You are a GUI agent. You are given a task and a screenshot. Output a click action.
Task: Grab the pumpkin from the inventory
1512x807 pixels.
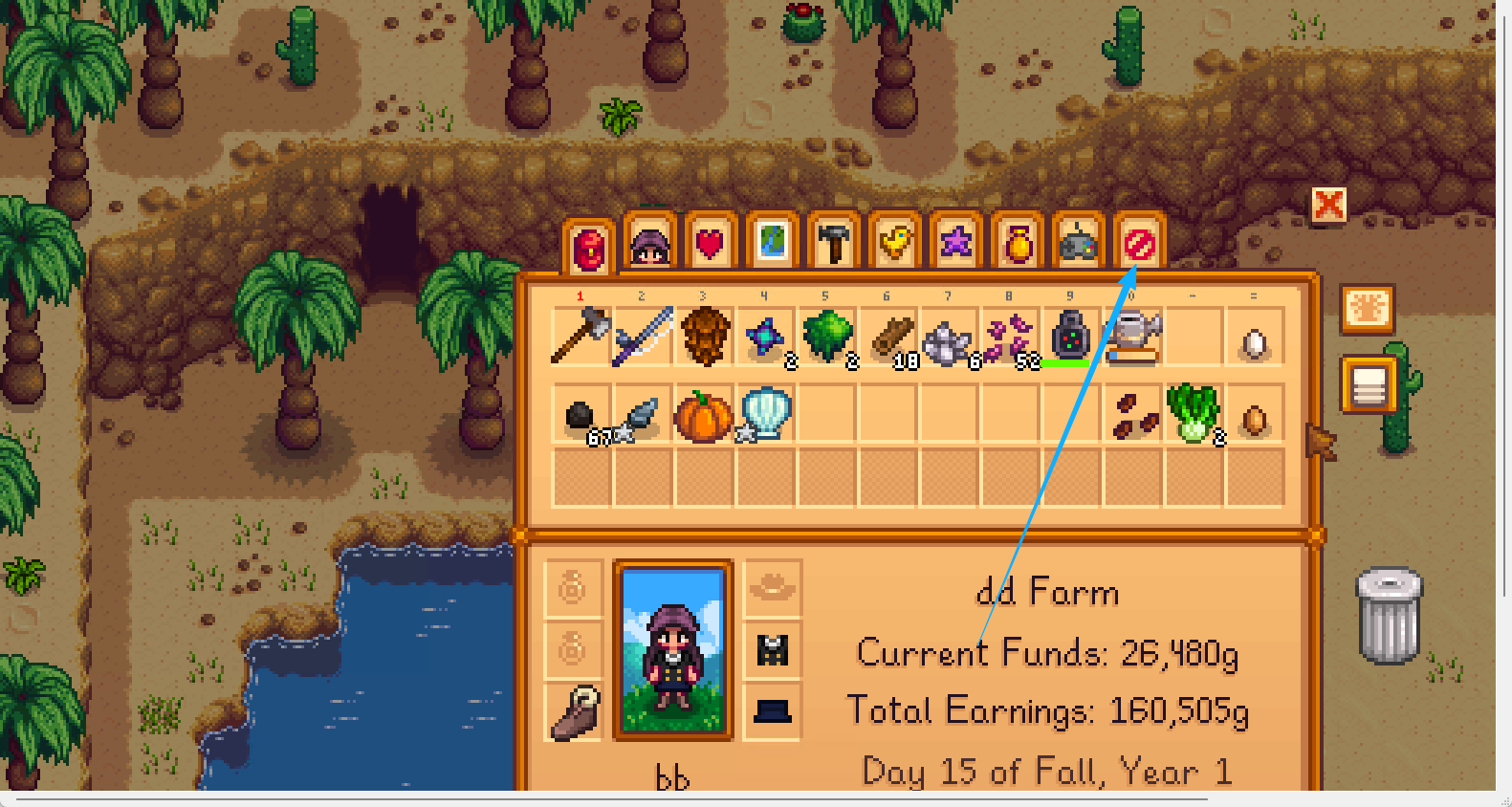(703, 417)
